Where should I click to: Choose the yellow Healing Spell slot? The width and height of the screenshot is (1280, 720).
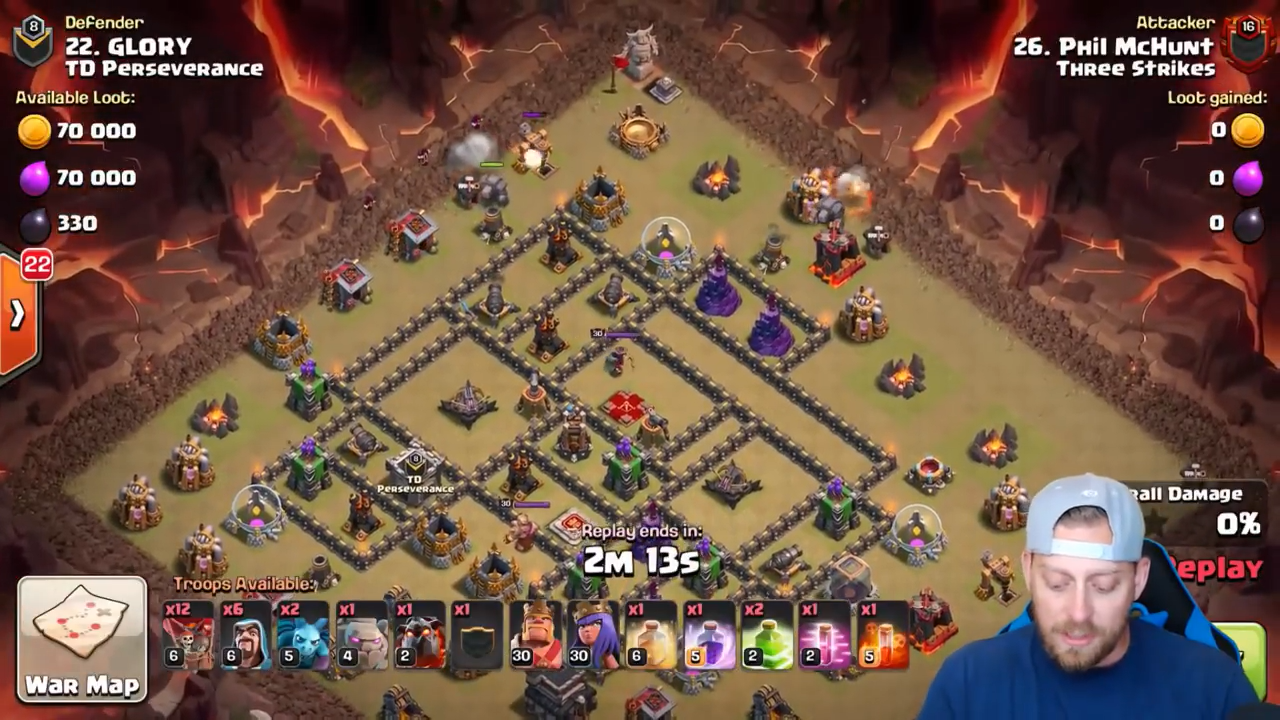click(650, 636)
